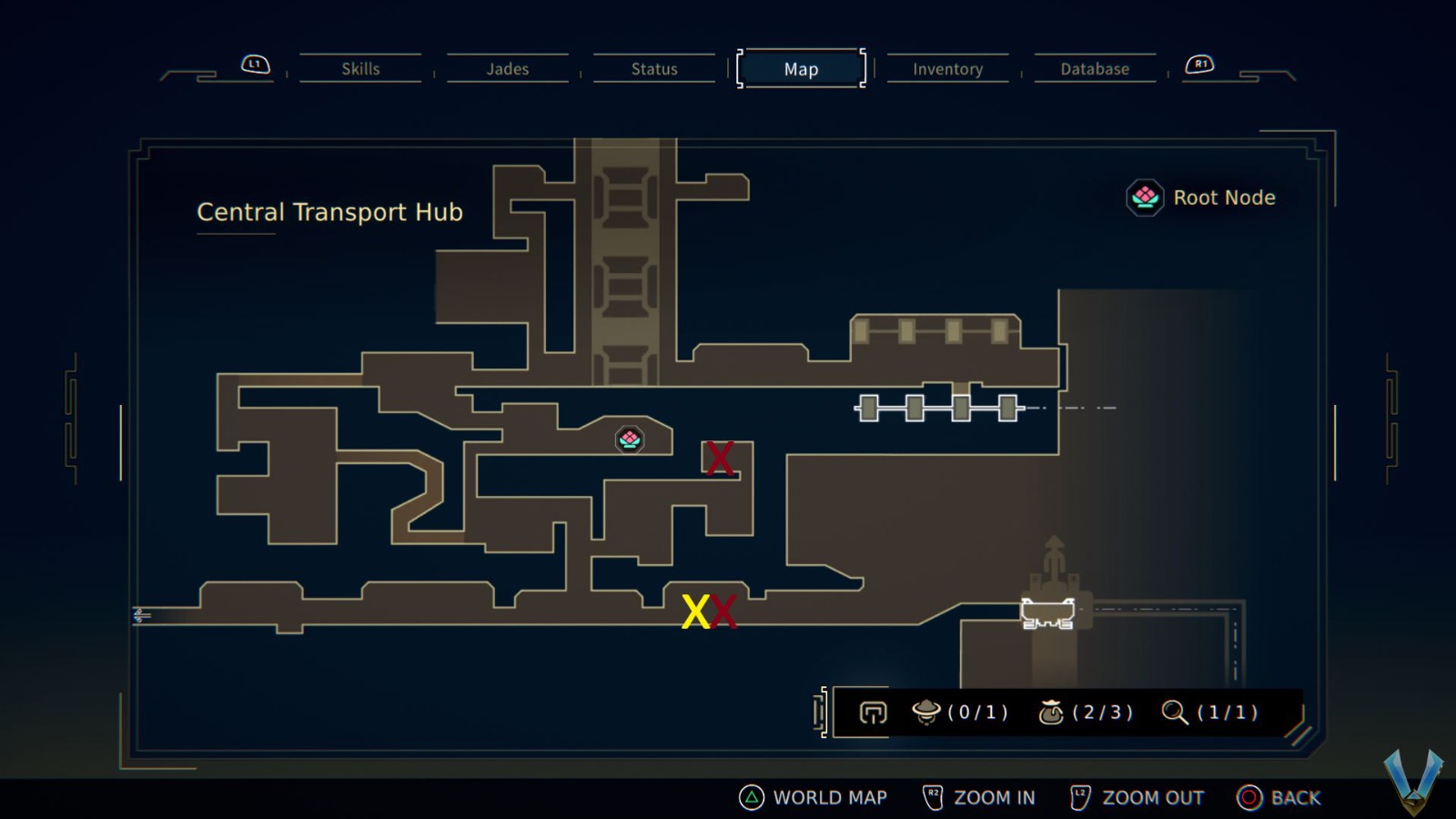Click the red X marker near the map center

coord(718,458)
